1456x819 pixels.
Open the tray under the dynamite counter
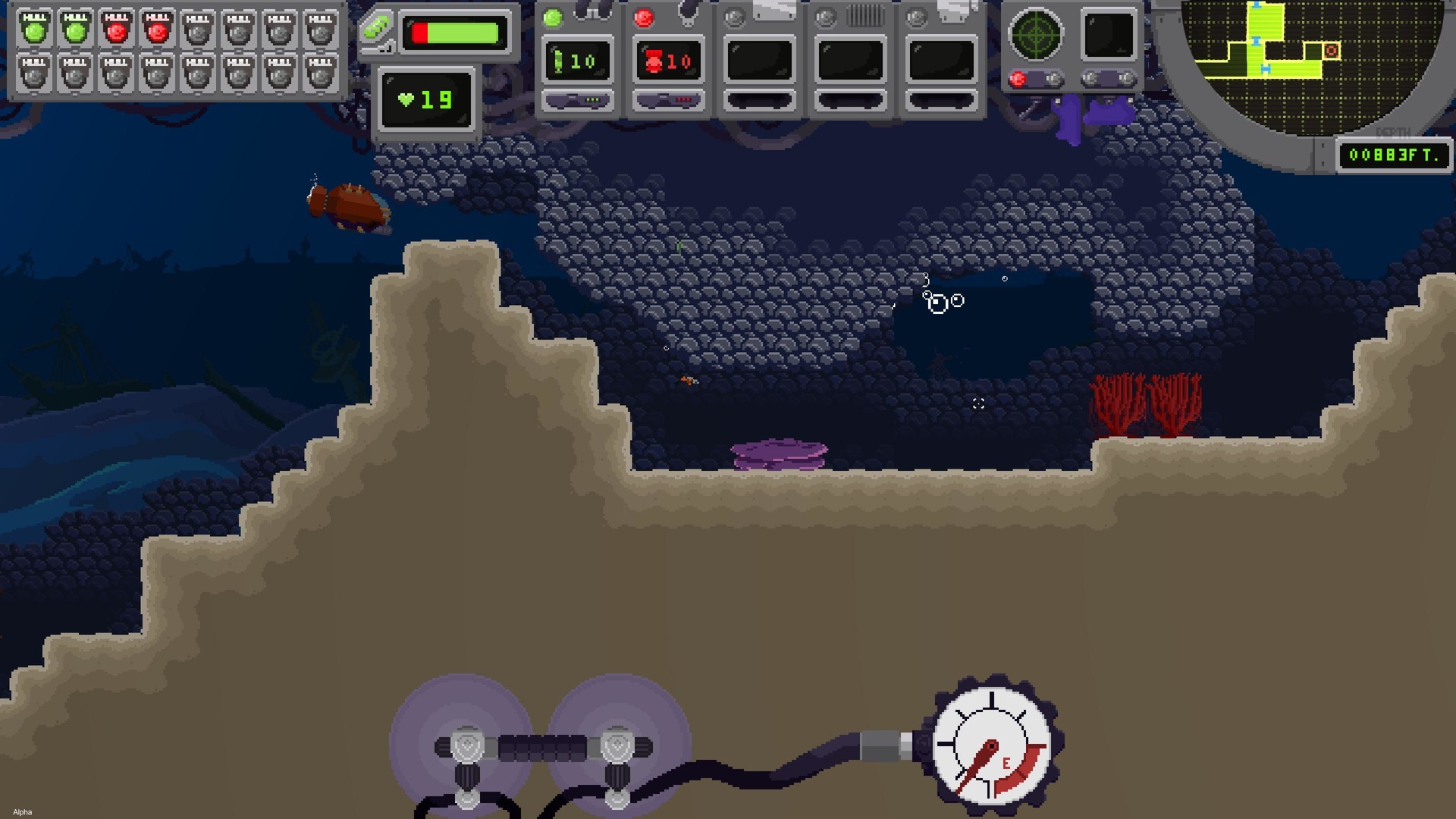[668, 99]
